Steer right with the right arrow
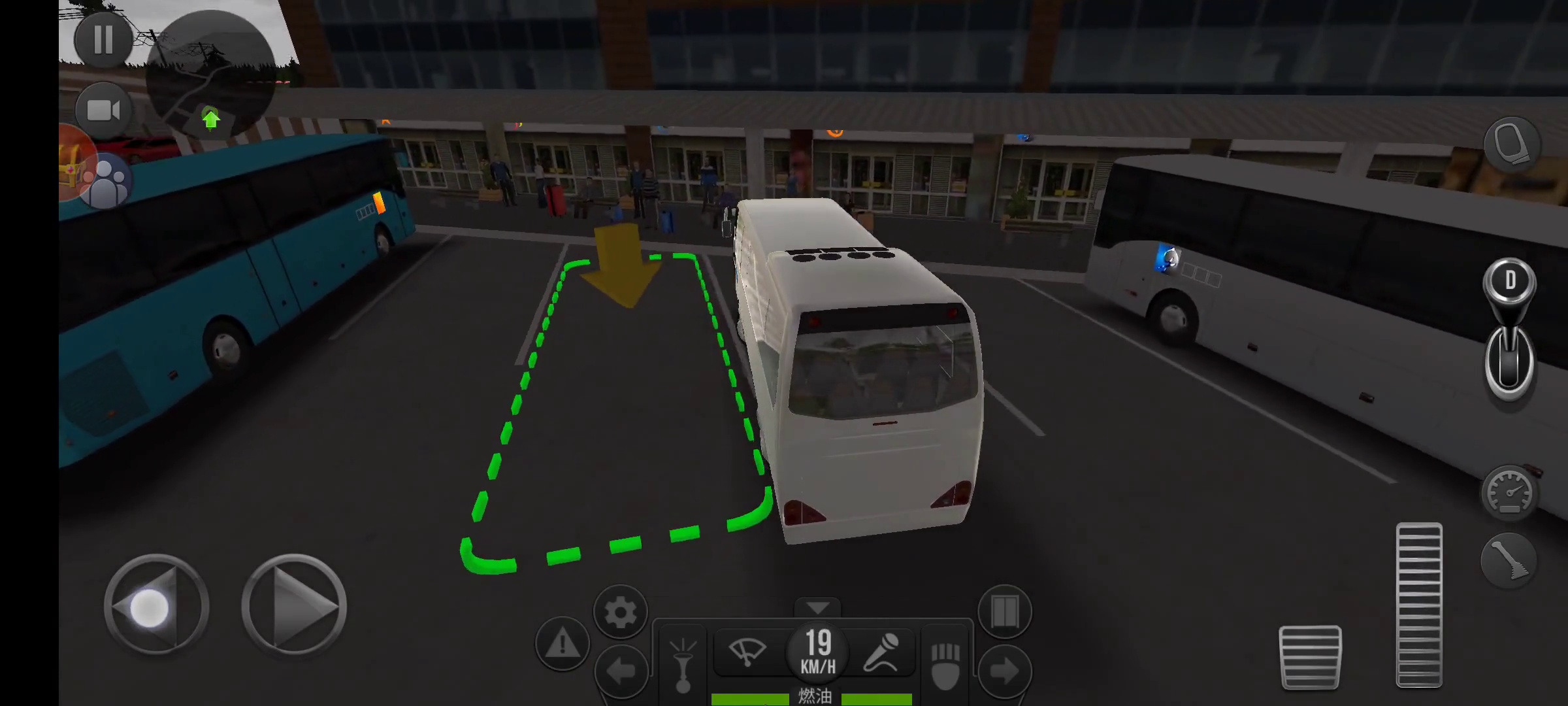The height and width of the screenshot is (706, 1568). (x=294, y=605)
